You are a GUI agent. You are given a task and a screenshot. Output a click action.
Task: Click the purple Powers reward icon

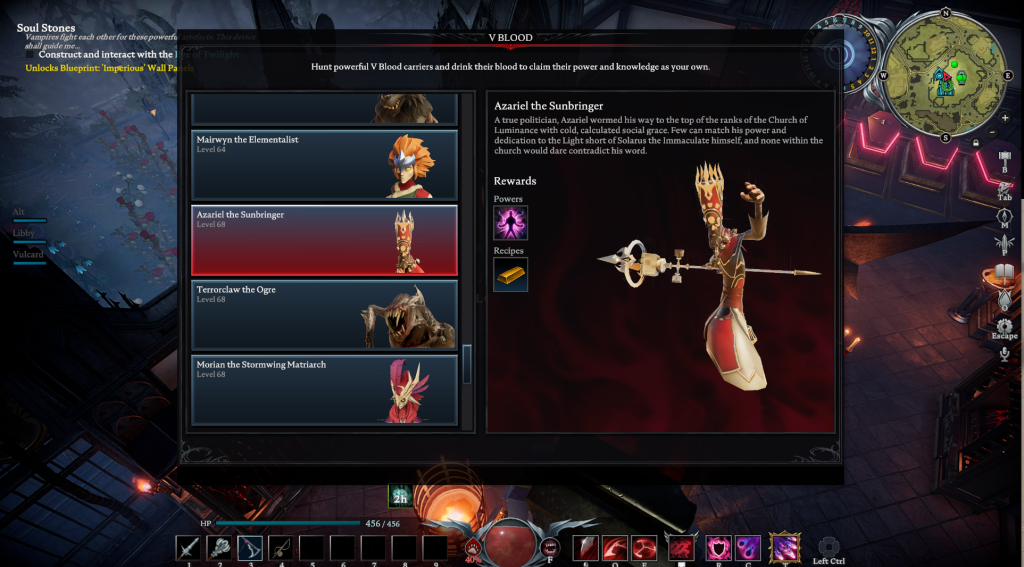click(510, 222)
